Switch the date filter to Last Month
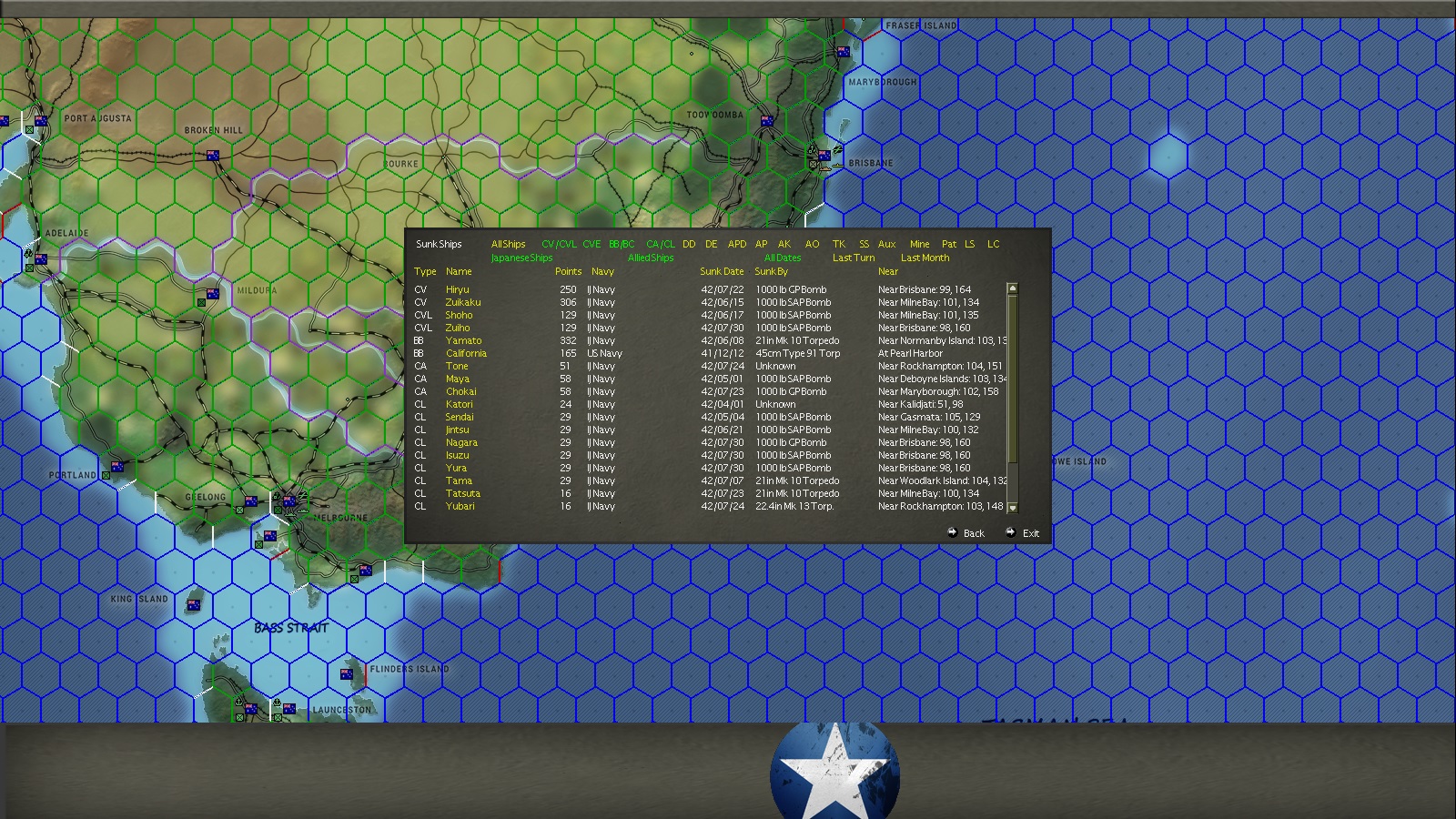This screenshot has height=819, width=1456. 924,258
